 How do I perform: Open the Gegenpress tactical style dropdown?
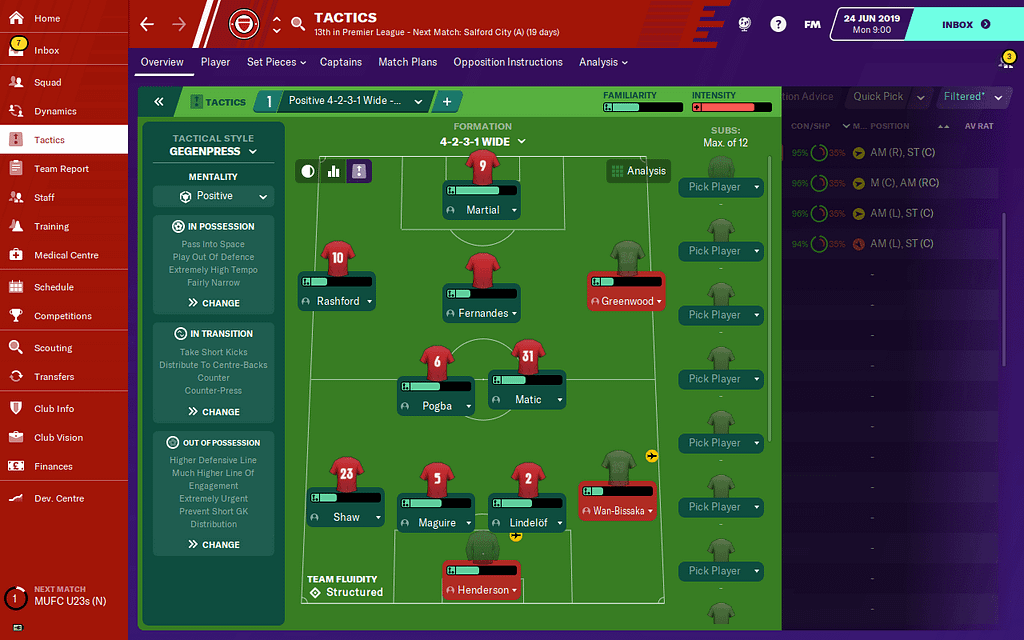coord(212,152)
